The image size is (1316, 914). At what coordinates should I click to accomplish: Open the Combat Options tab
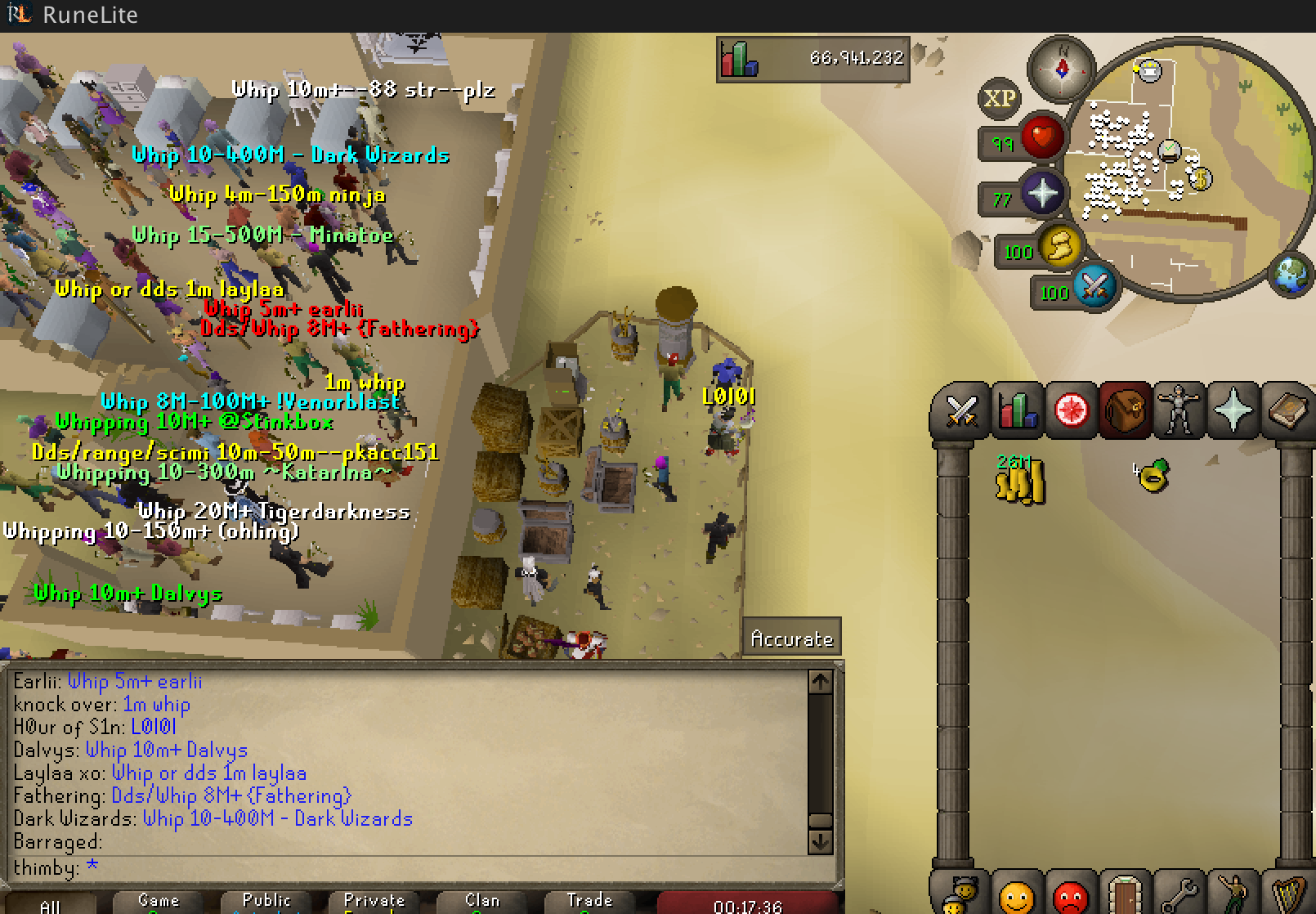[961, 410]
